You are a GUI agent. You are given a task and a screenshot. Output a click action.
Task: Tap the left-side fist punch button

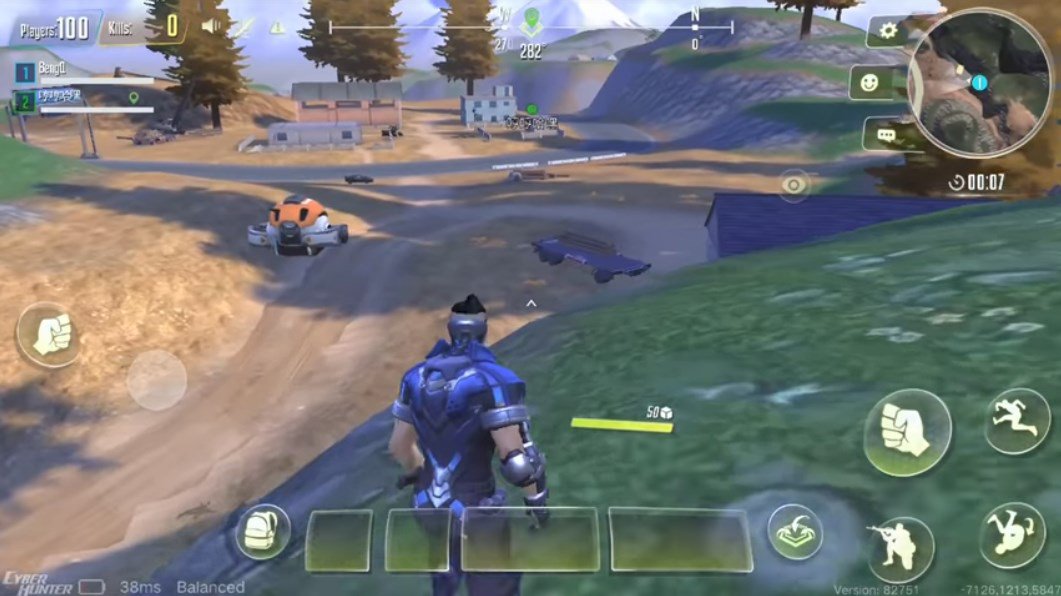(x=50, y=335)
